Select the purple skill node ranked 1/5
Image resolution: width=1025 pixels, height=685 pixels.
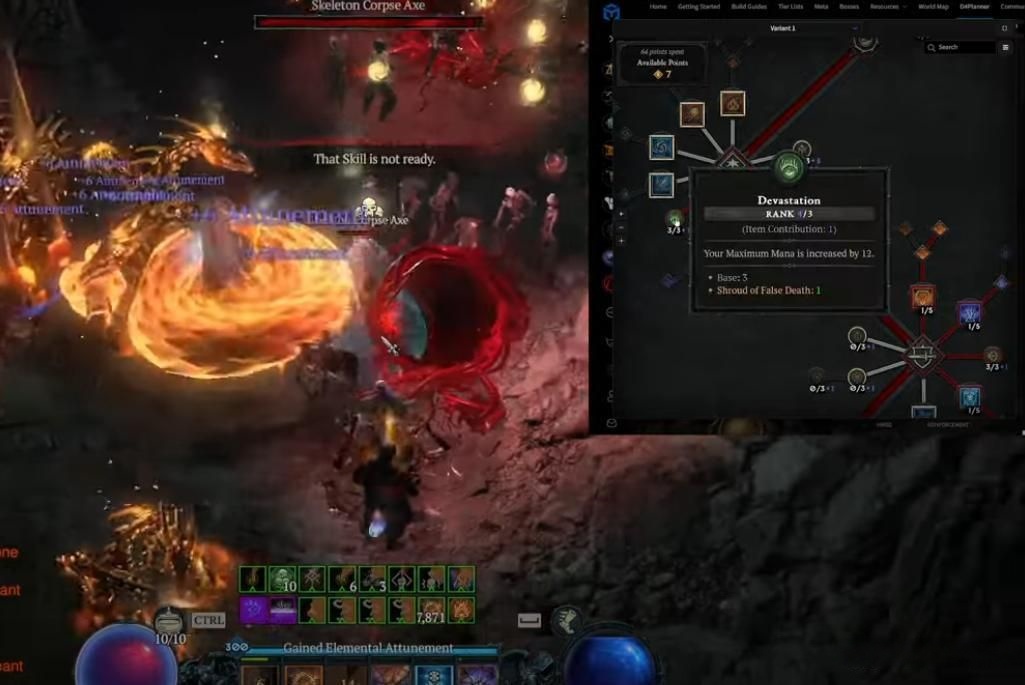[969, 314]
